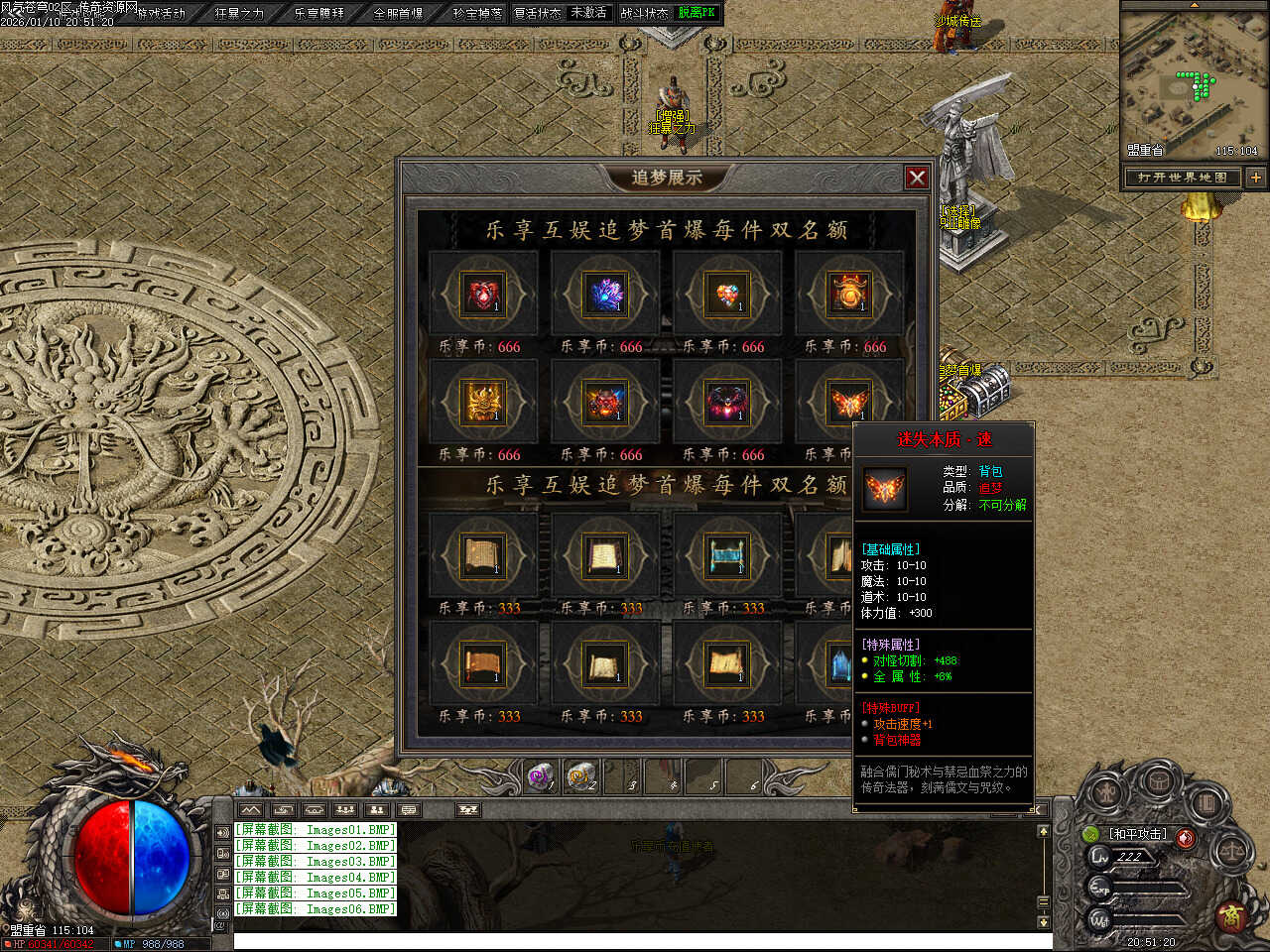Open the 乐享膜拜 menu
Screen dimensions: 1270x952
[x=318, y=13]
